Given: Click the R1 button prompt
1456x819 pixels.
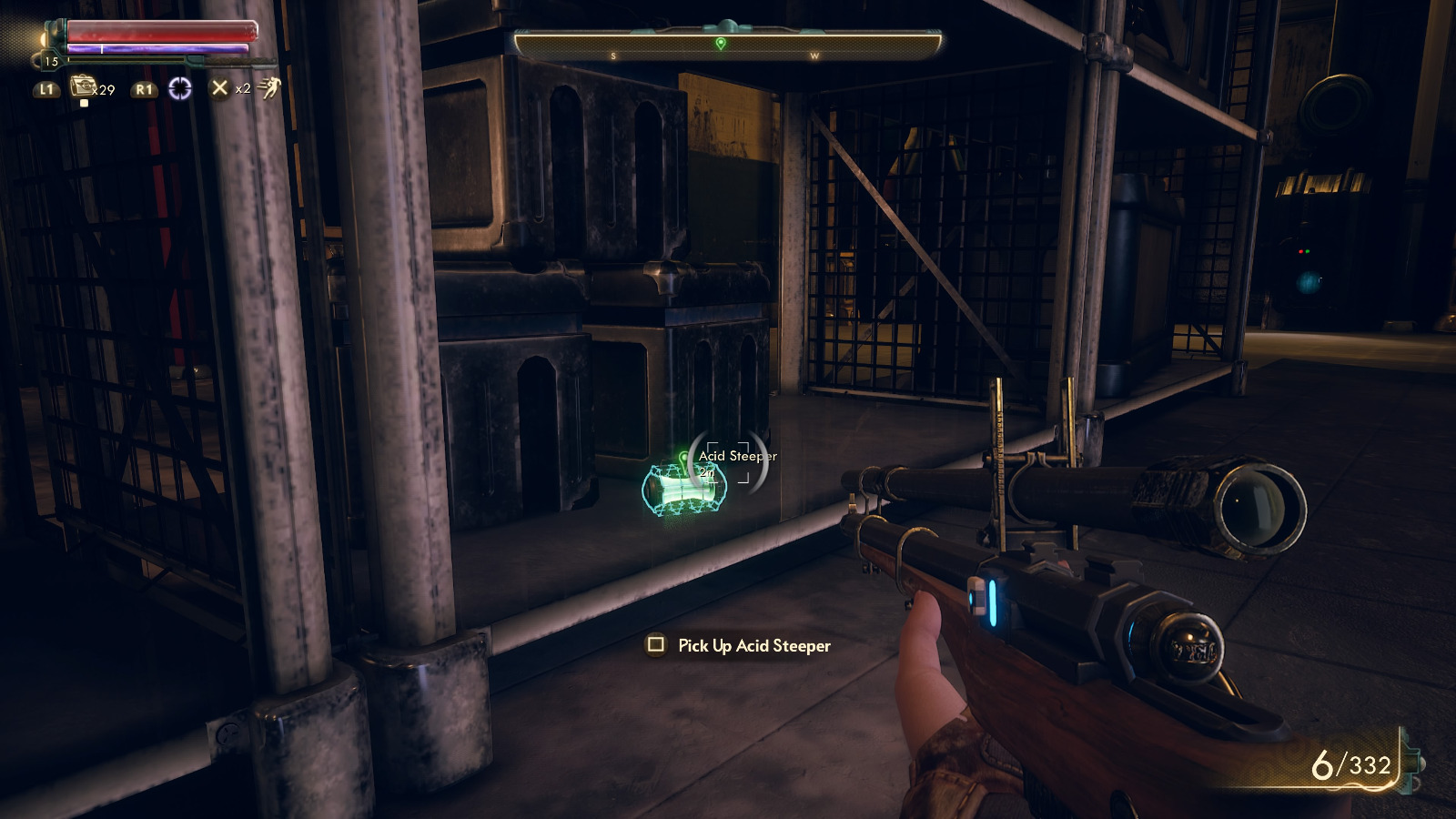Looking at the screenshot, I should [x=143, y=89].
